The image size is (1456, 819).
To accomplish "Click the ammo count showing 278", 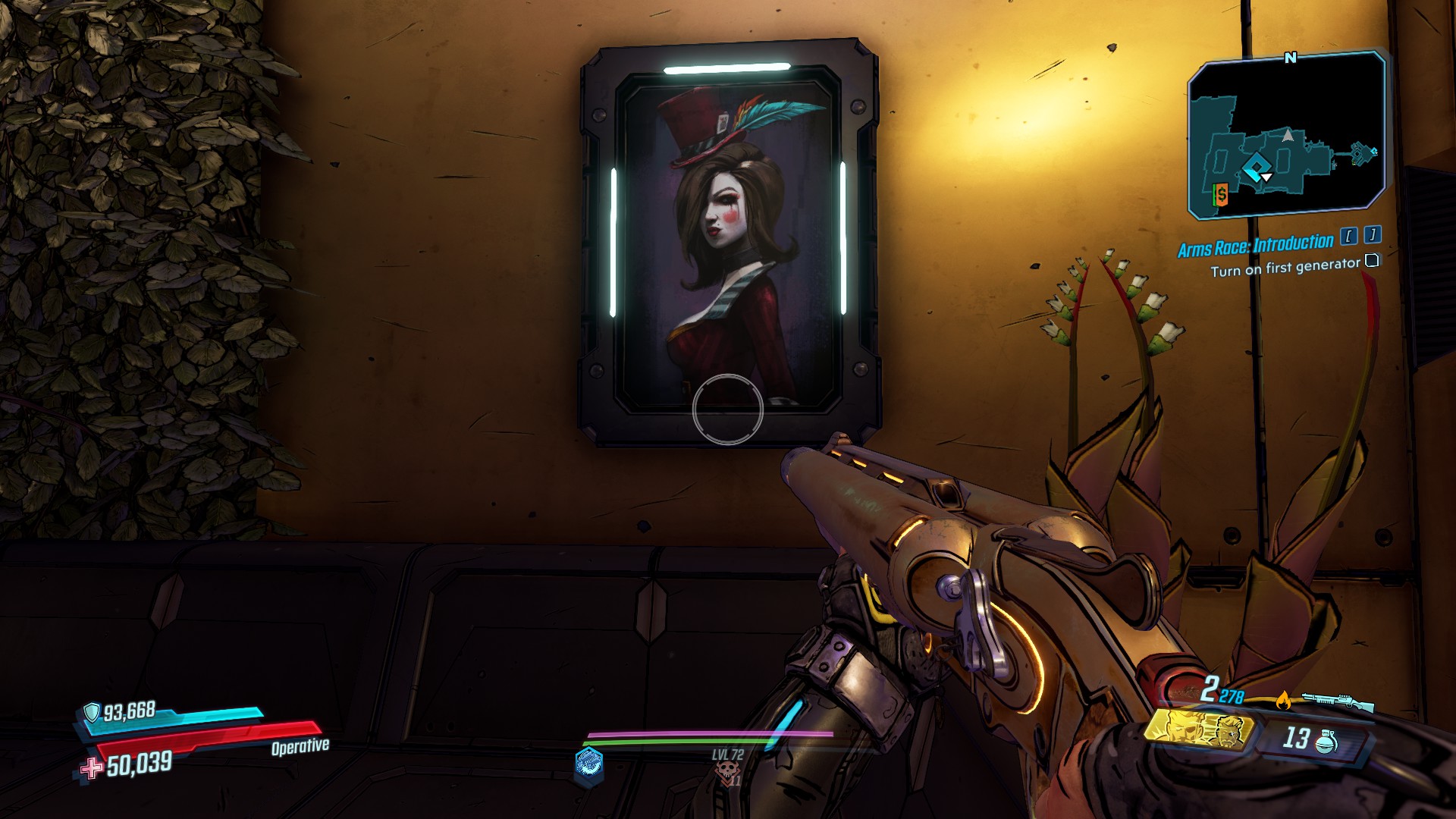I will click(1232, 696).
